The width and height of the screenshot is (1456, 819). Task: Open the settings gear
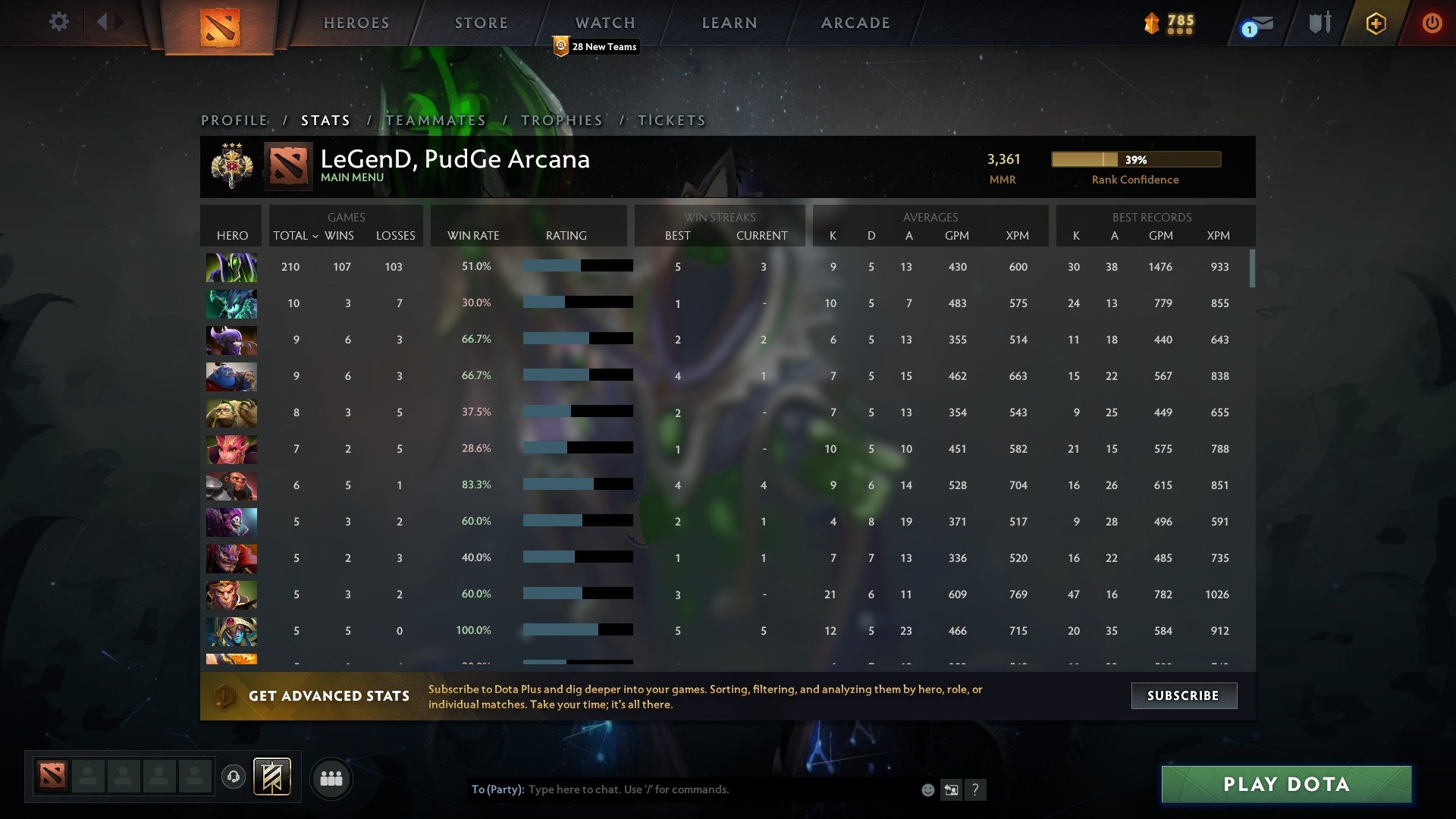58,23
